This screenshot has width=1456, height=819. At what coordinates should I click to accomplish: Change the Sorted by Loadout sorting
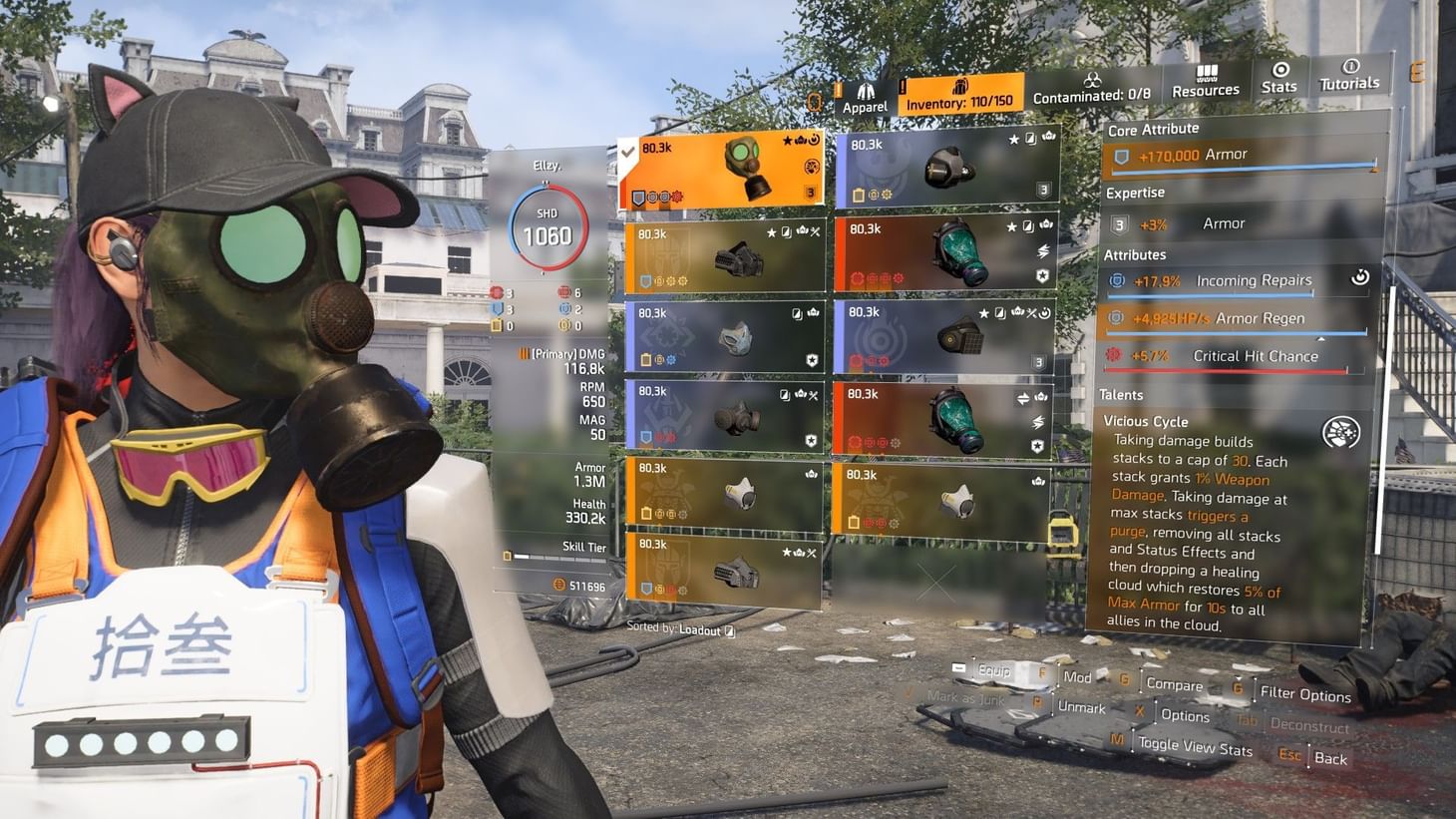pos(681,626)
